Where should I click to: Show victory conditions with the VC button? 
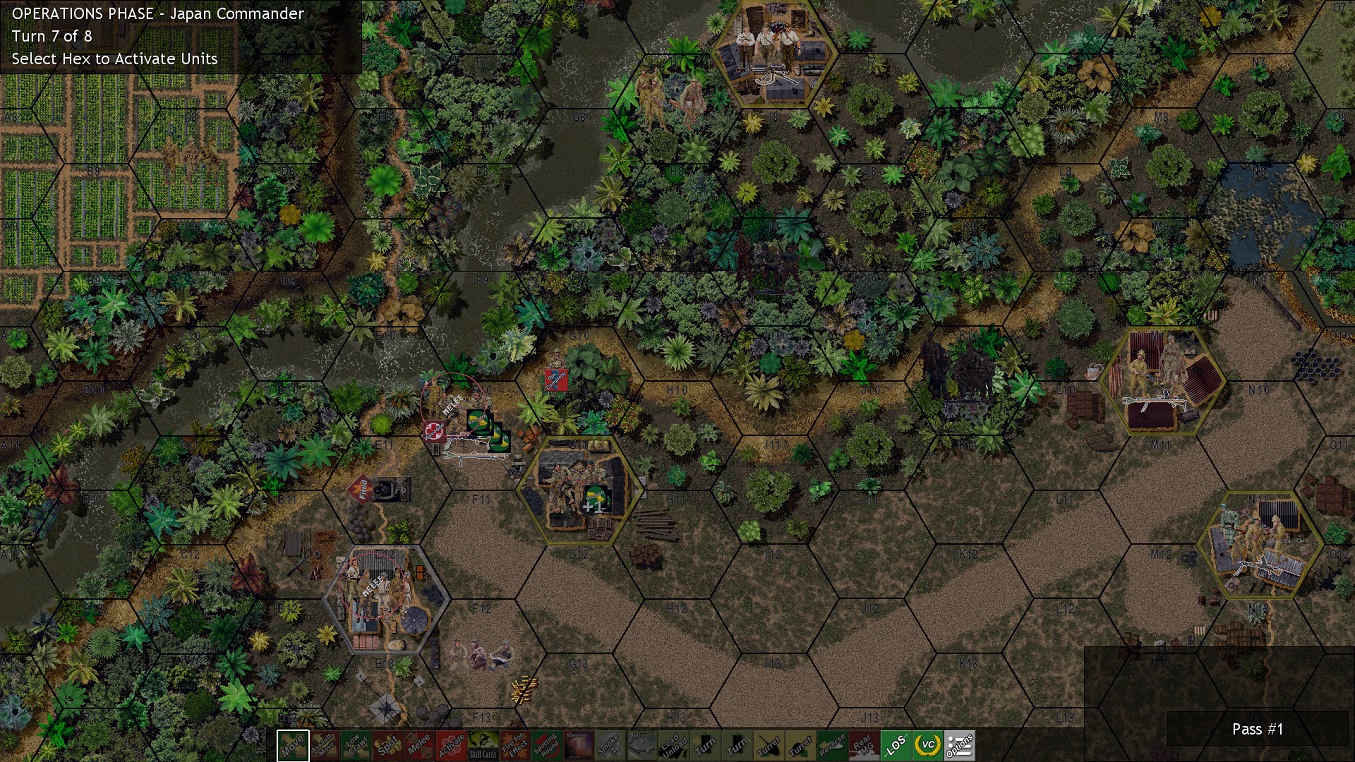click(x=928, y=746)
